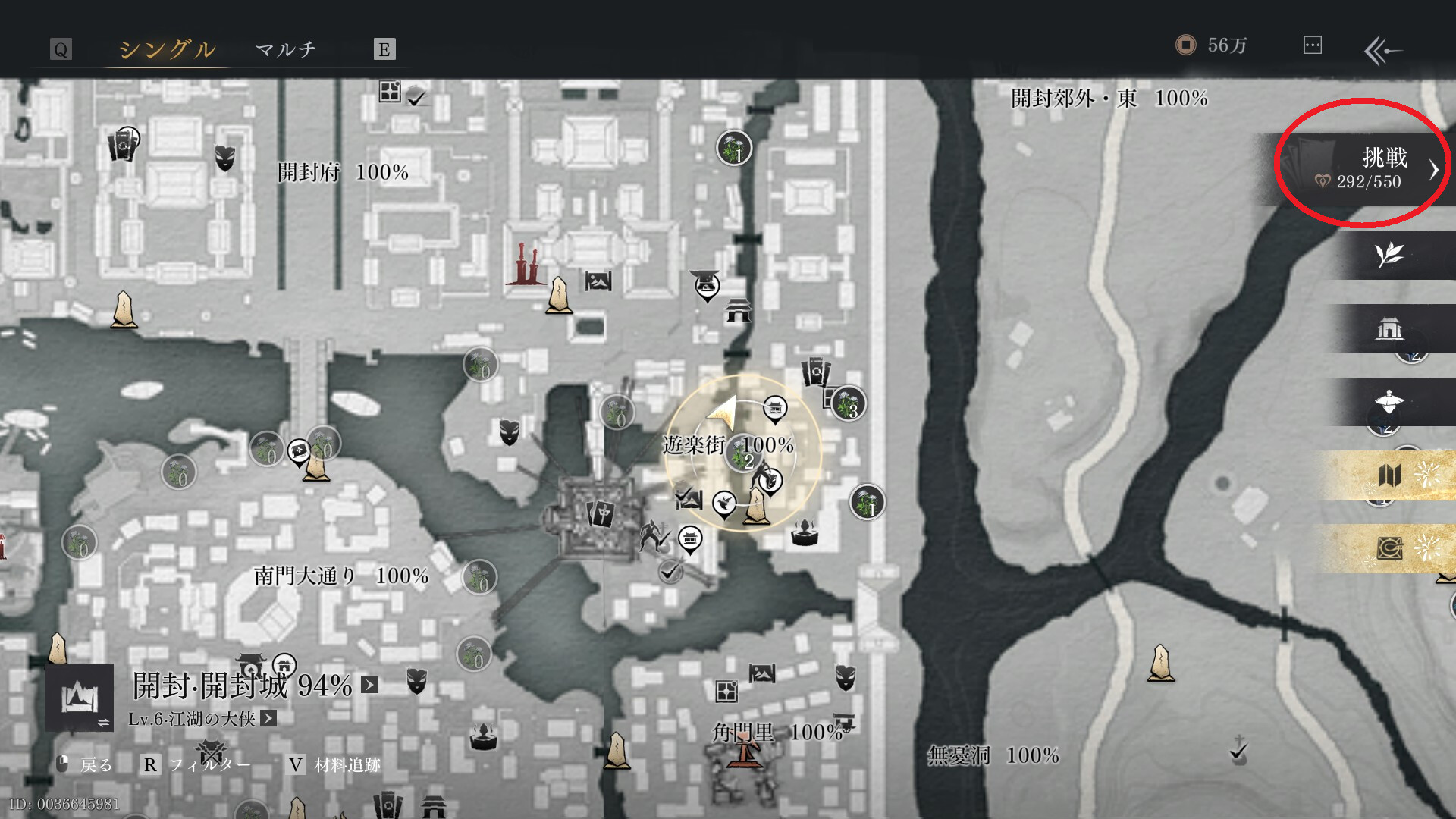The height and width of the screenshot is (819, 1456).
Task: Close the map with the back arrow
Action: [1382, 51]
